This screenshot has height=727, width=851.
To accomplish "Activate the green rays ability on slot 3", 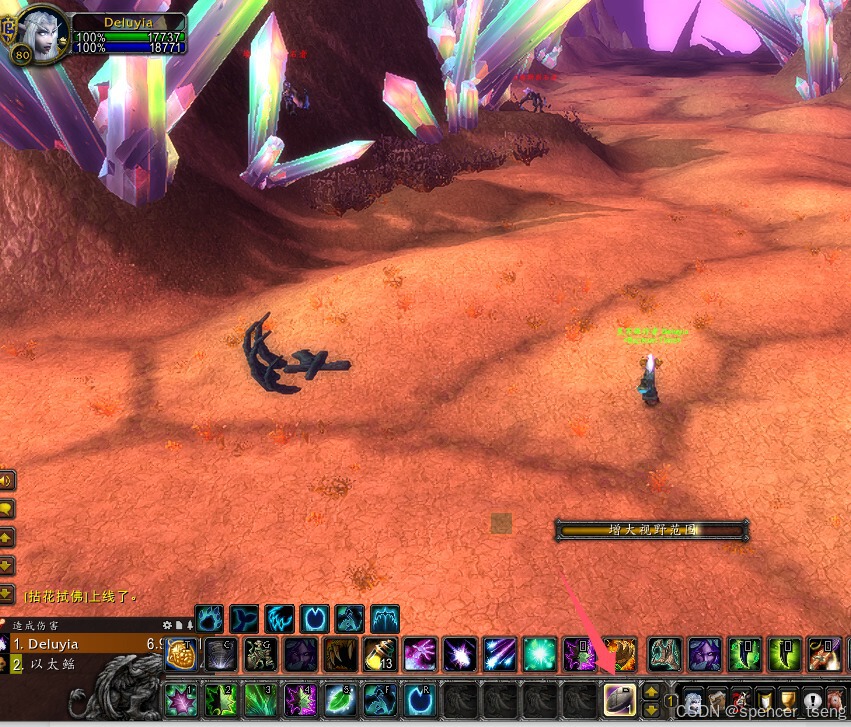I will point(260,695).
